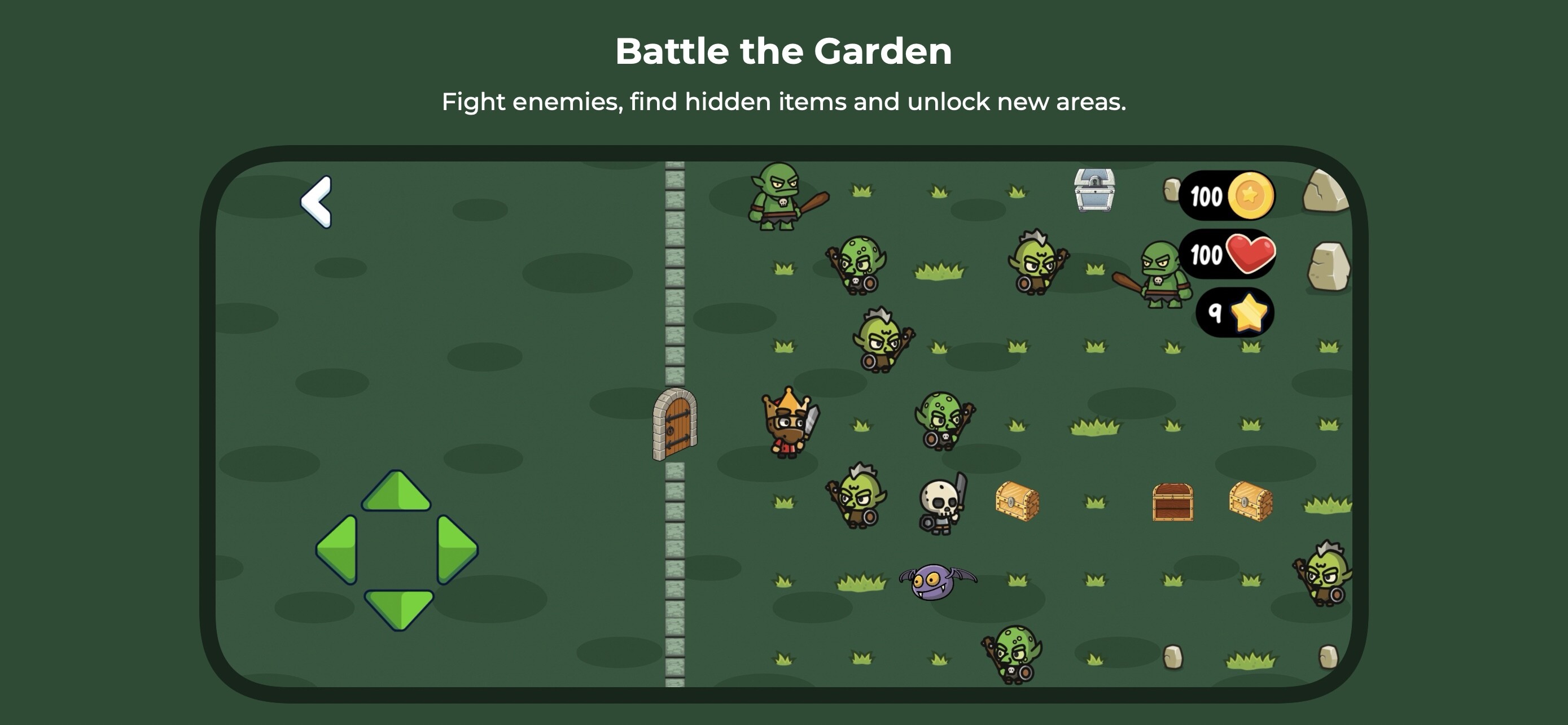This screenshot has height=725, width=1568.
Task: Tap the up arrow on the D-pad
Action: [396, 492]
